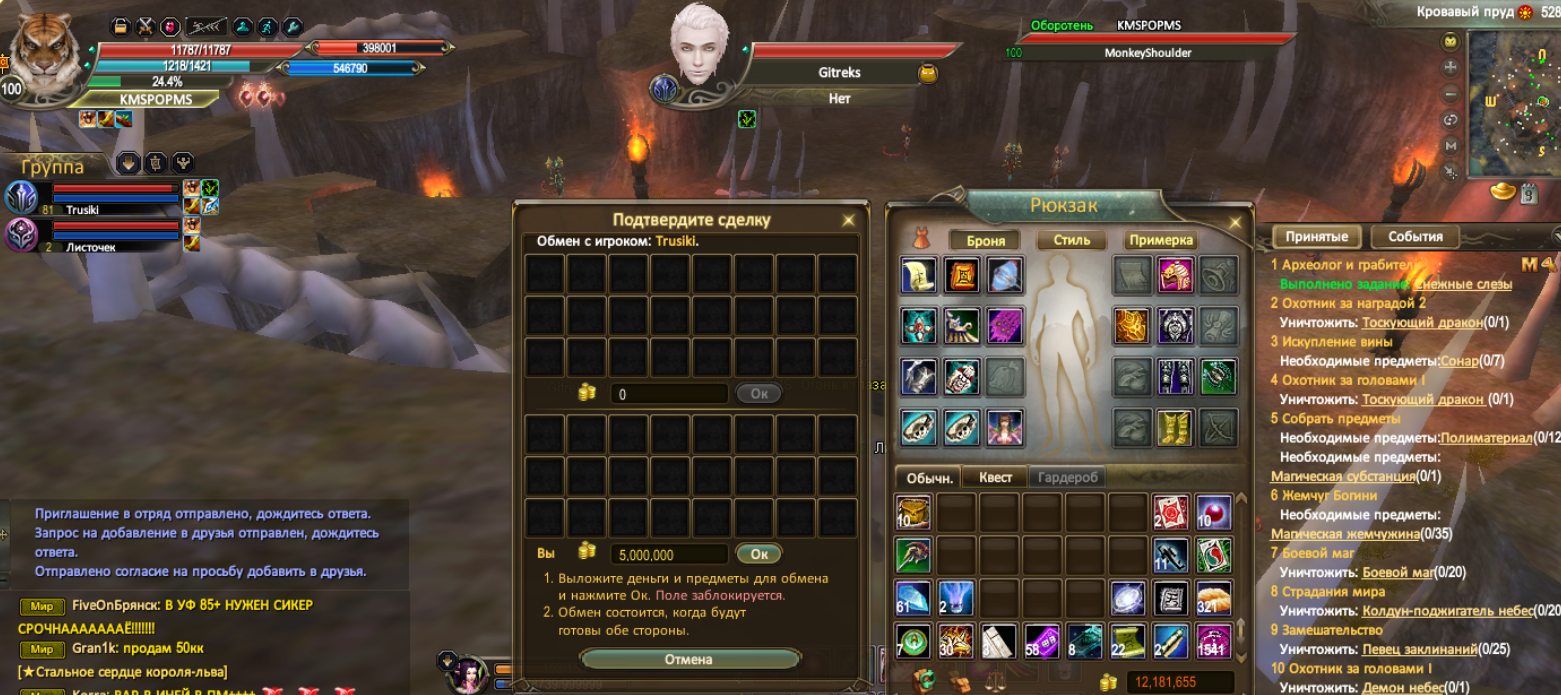The width and height of the screenshot is (1561, 695).
Task: Switch to the Стиль equipment tab
Action: coord(1071,240)
